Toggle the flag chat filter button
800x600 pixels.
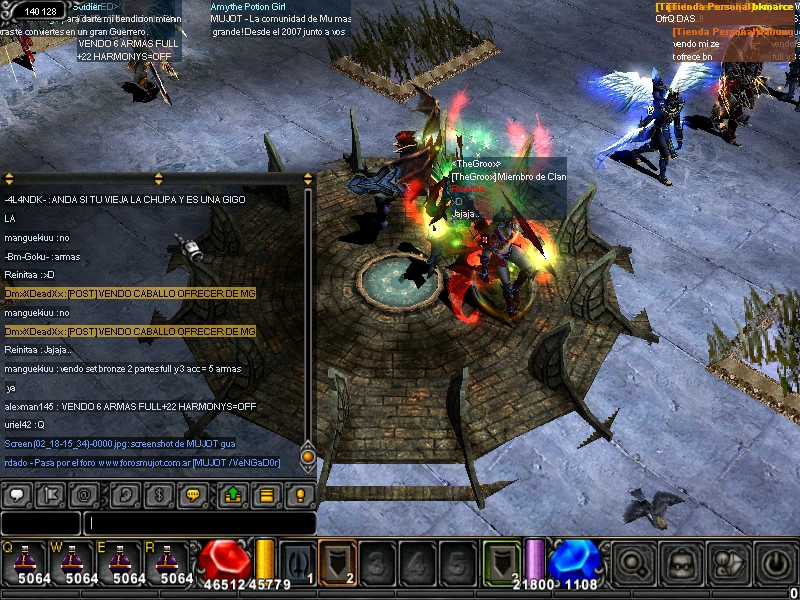point(52,495)
